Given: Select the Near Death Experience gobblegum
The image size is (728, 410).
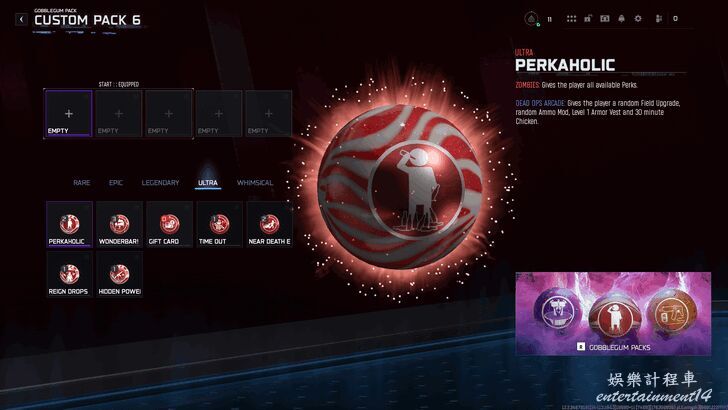Looking at the screenshot, I should [269, 224].
